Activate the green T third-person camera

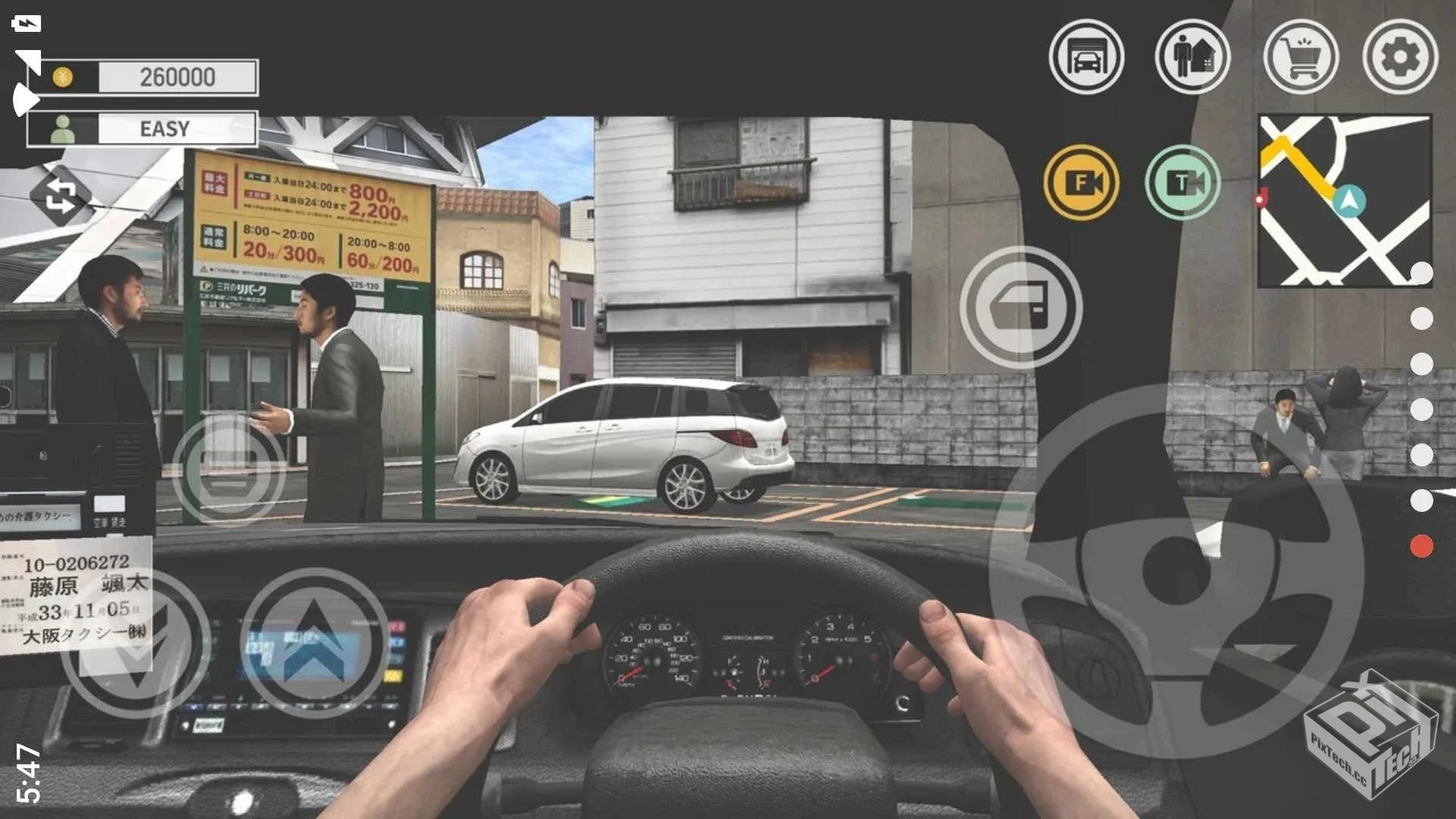1183,184
